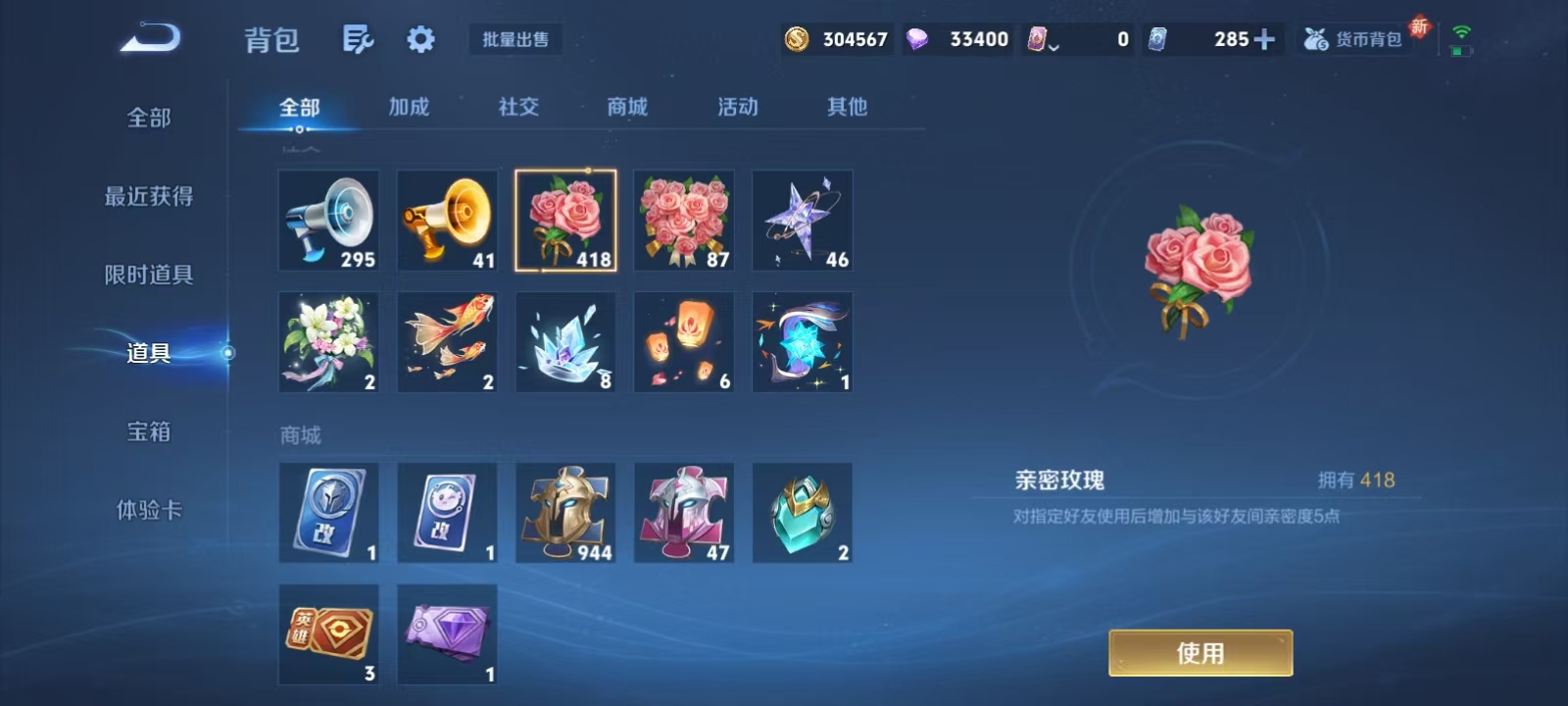Viewport: 1568px width, 706px height.
Task: Select the silver megaphone item
Action: (x=328, y=220)
